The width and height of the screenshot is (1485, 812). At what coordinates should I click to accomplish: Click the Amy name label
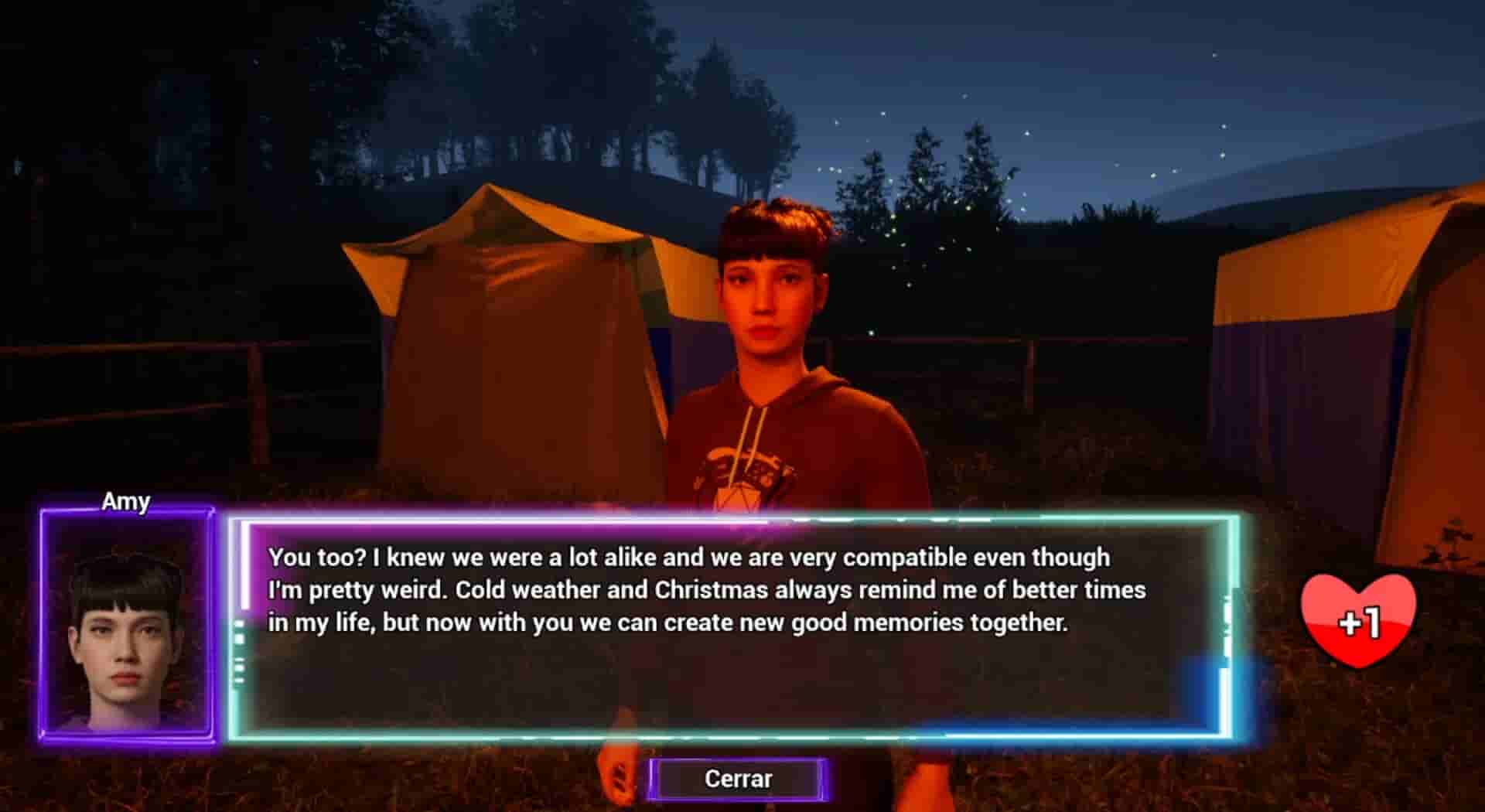coord(126,502)
